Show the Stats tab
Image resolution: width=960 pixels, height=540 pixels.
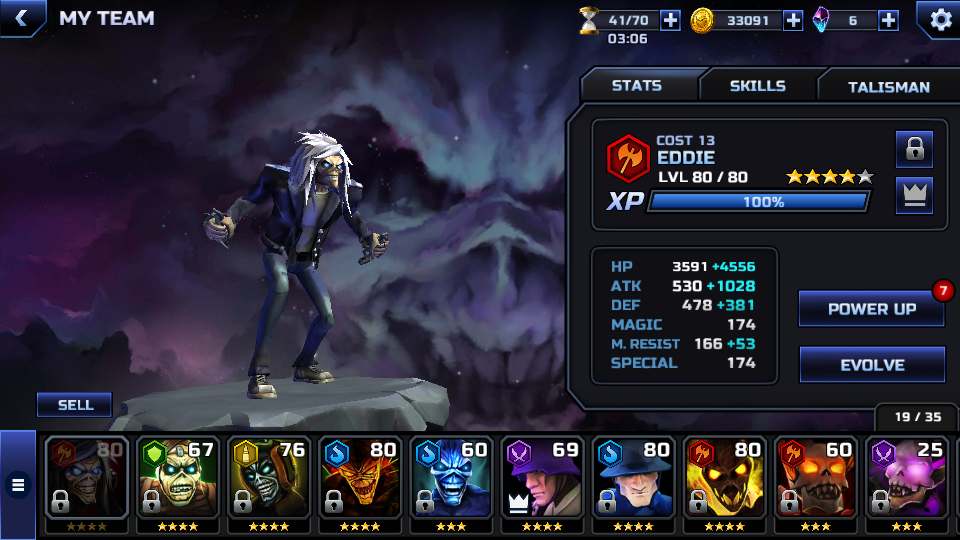[637, 86]
